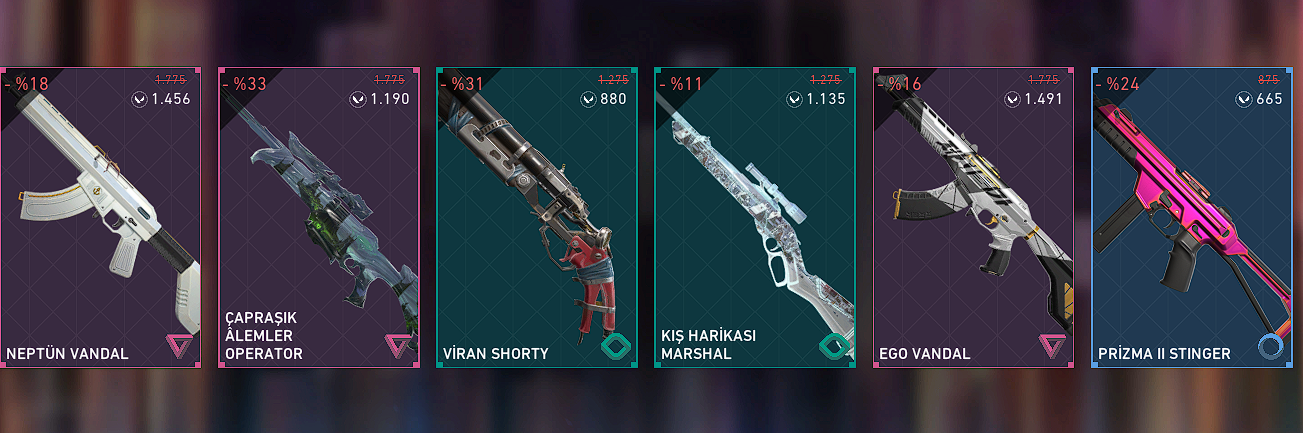Select the Ego Vandal skin card
Screen dimensions: 1303x433
(973, 218)
